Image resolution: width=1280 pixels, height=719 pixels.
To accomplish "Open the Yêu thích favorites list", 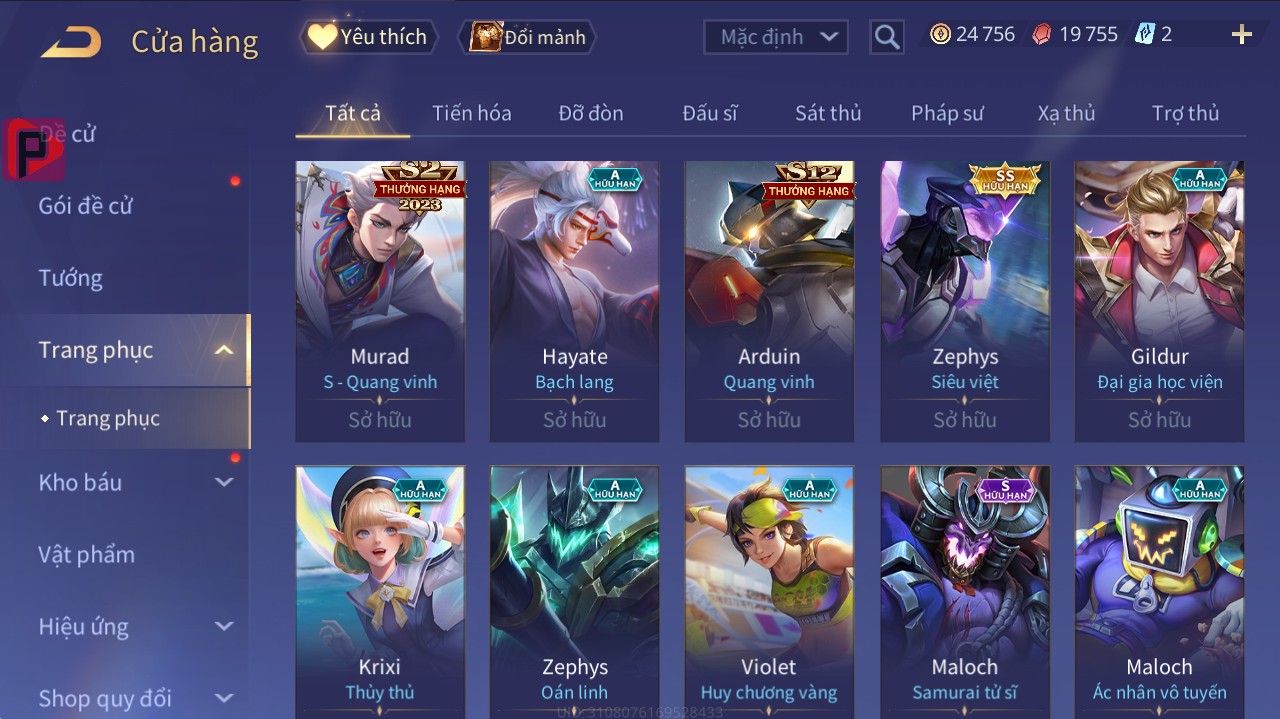I will pyautogui.click(x=366, y=37).
